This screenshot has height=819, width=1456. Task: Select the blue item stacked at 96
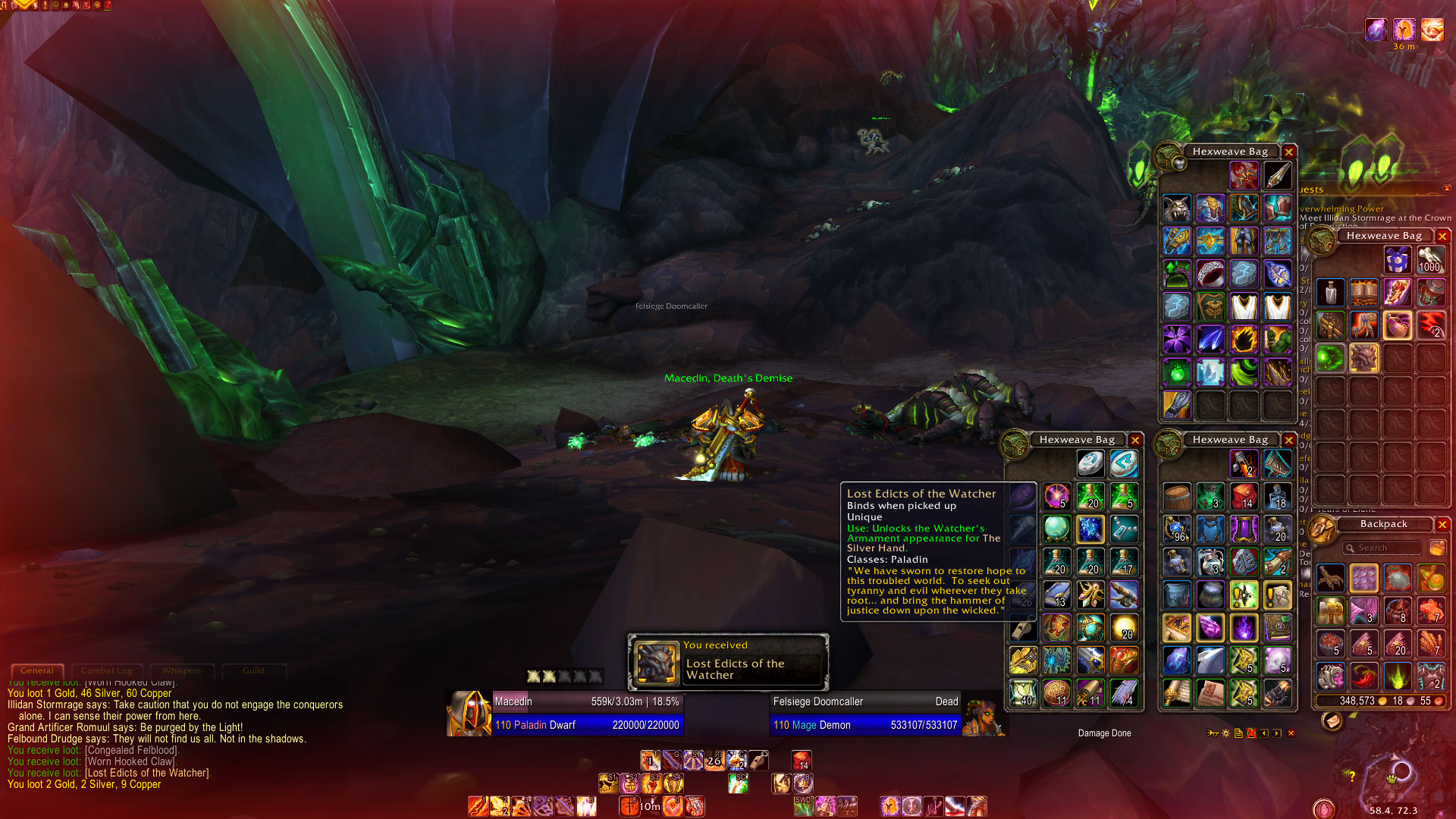[x=1177, y=529]
